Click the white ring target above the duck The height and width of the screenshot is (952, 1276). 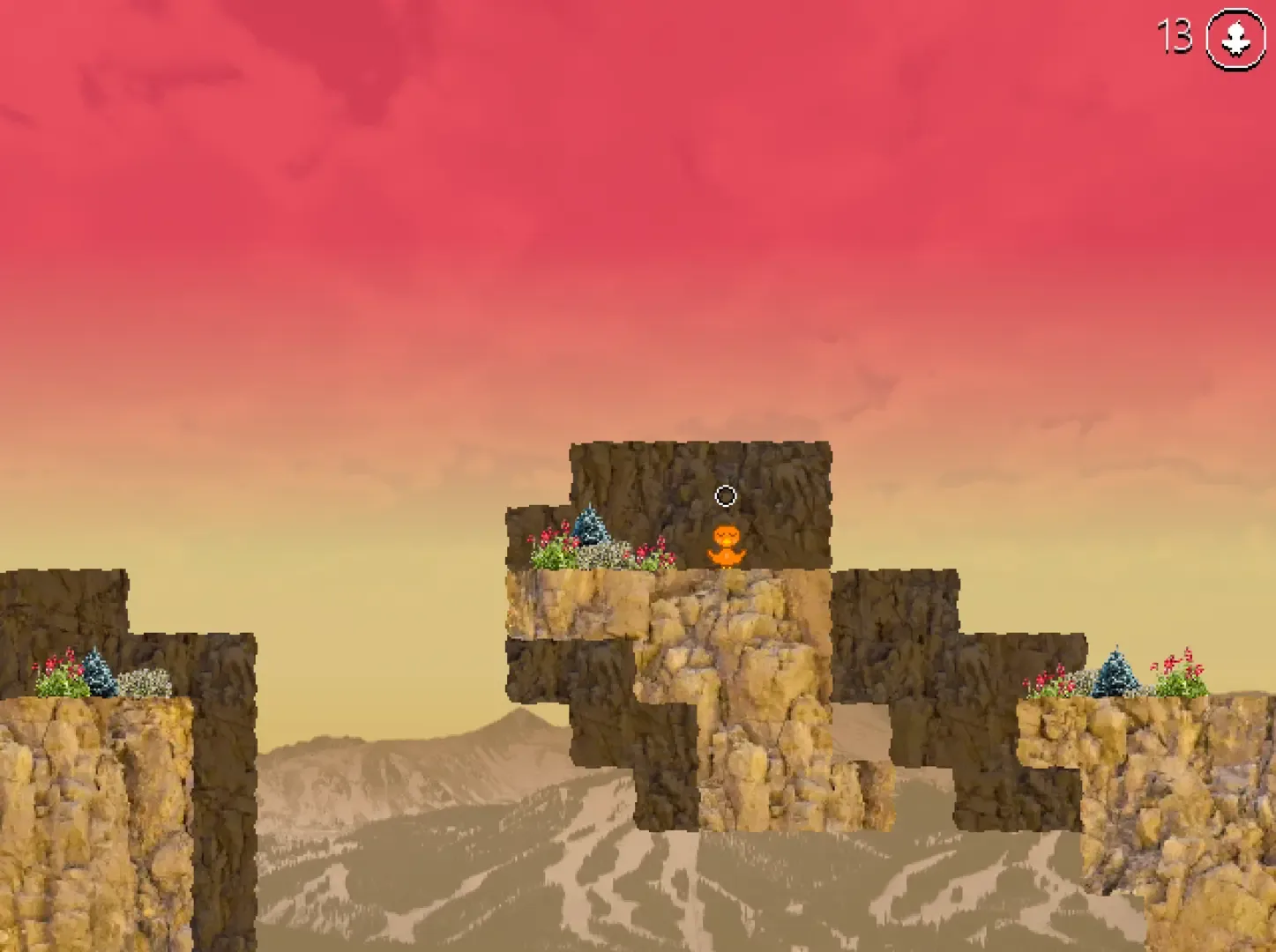(725, 497)
